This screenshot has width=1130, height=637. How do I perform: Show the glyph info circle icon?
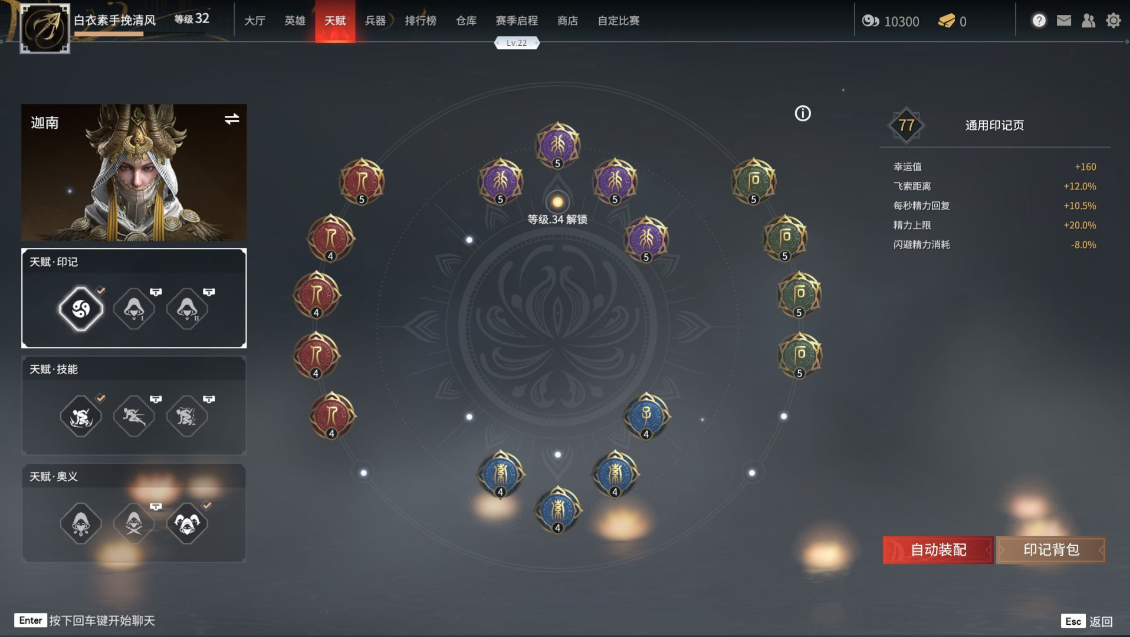pyautogui.click(x=802, y=114)
